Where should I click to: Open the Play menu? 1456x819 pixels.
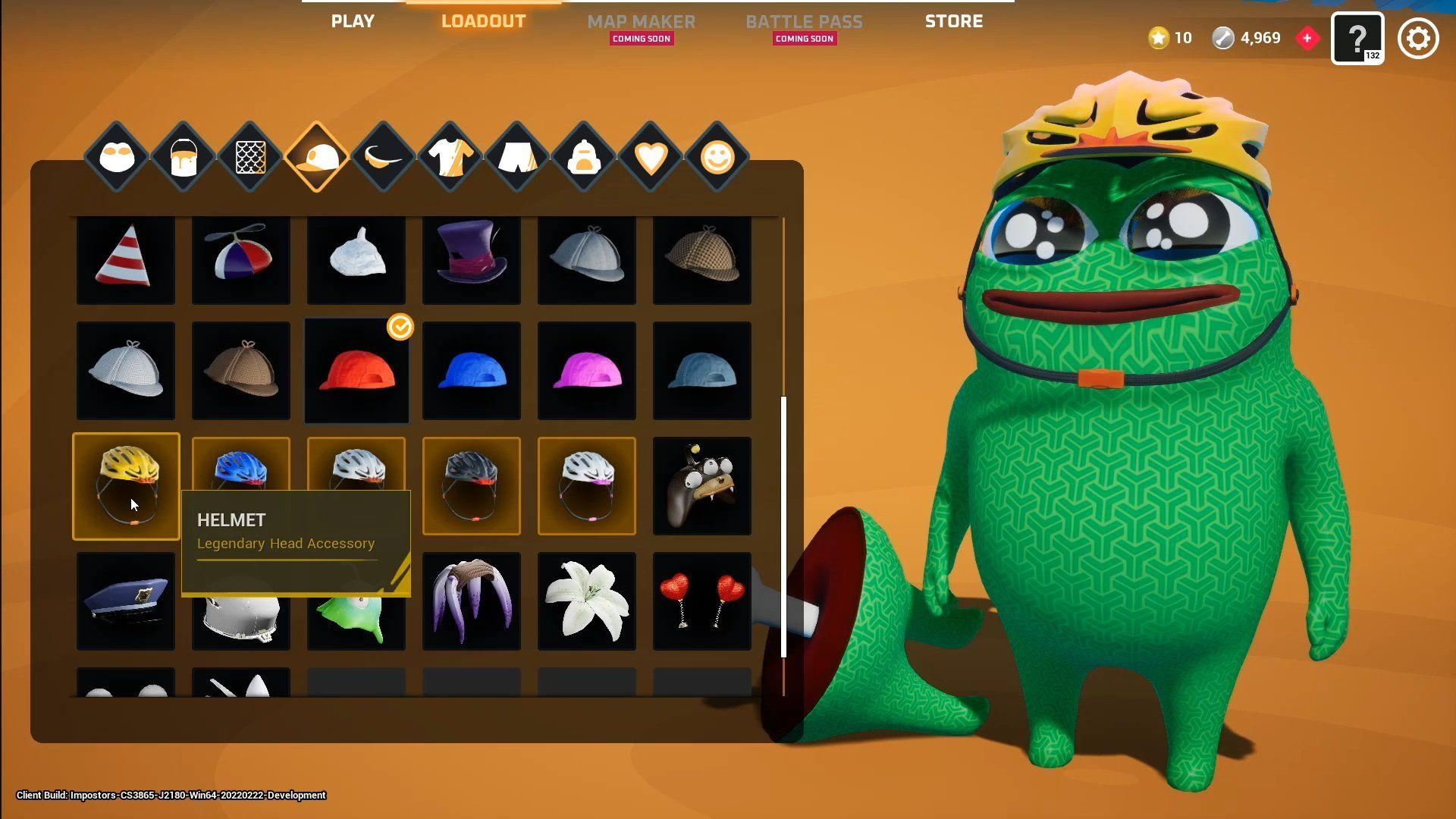pos(352,21)
